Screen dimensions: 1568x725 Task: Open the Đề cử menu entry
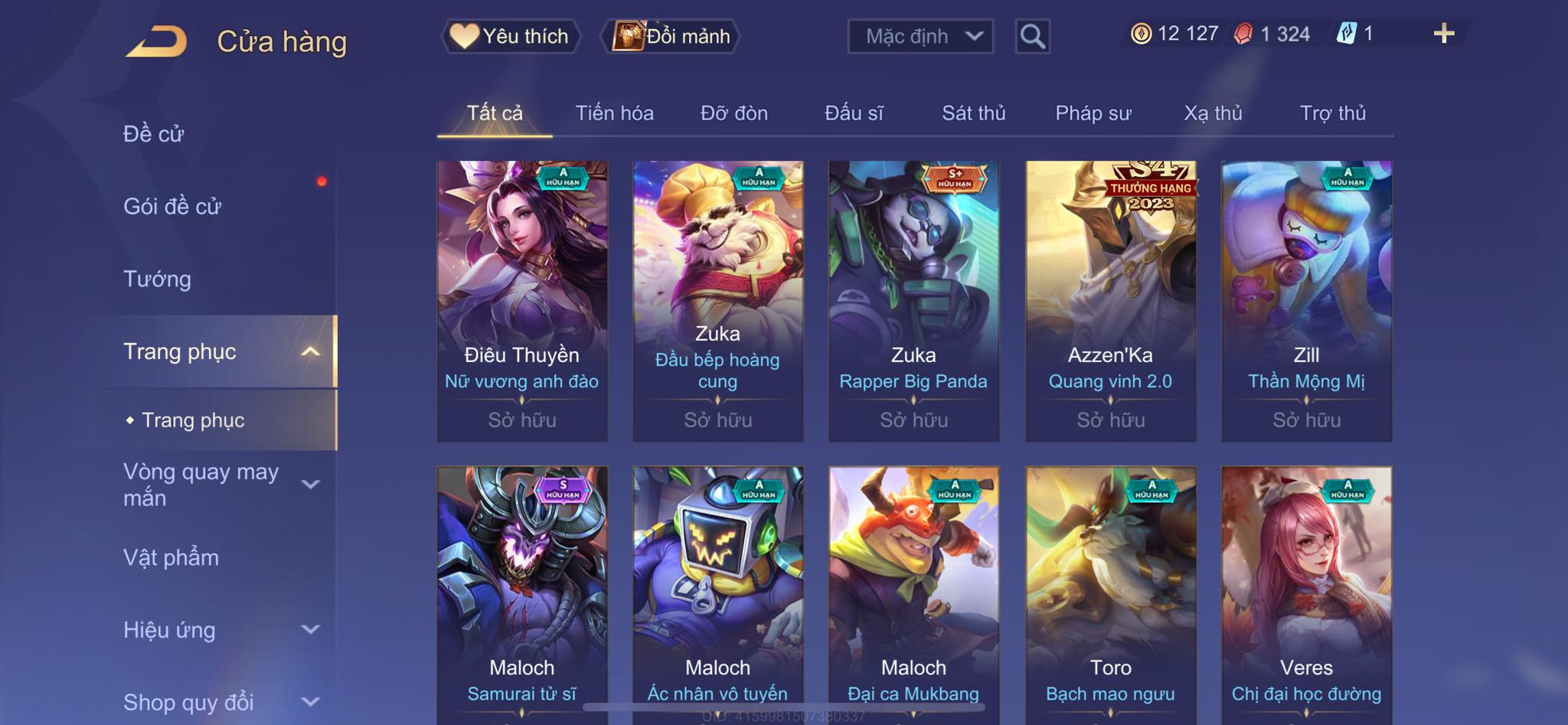point(154,134)
